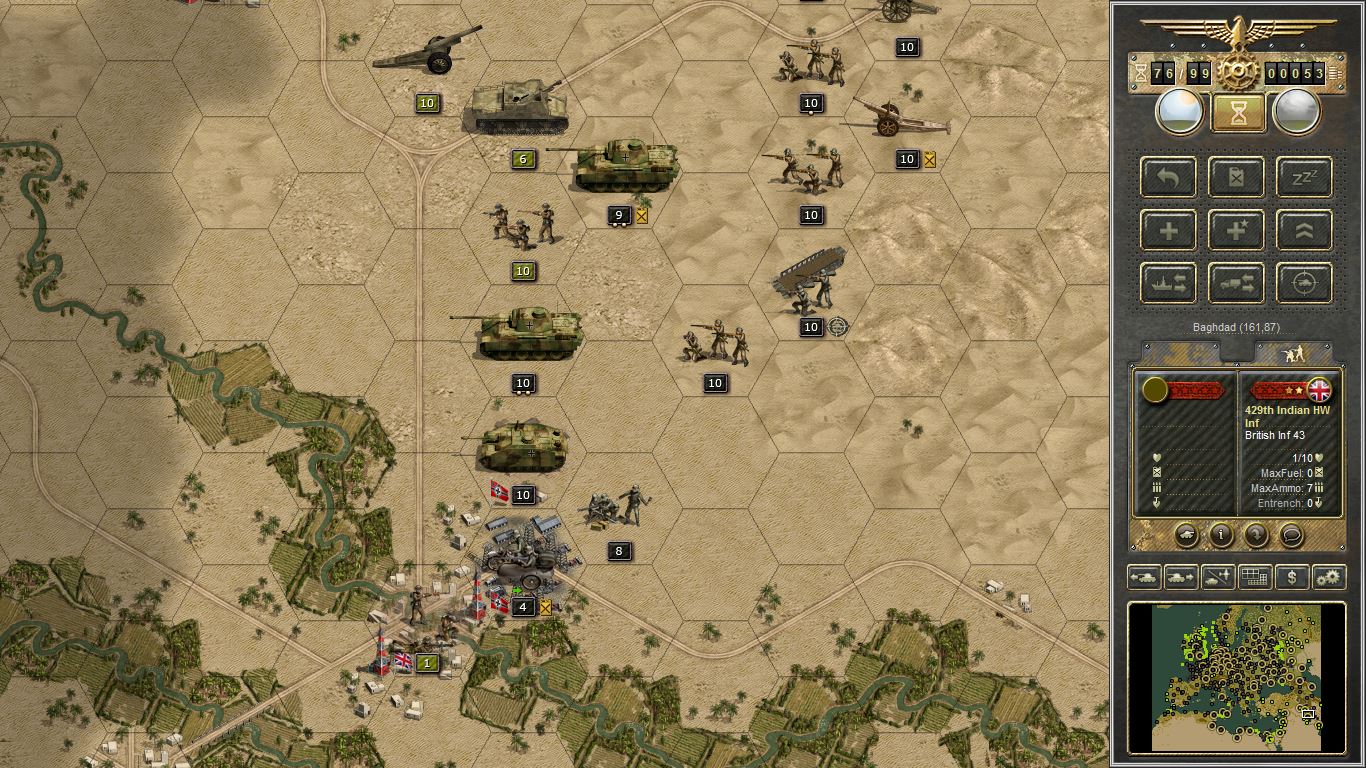The image size is (1366, 768).
Task: Select the Resupply fuel icon
Action: pos(1235,177)
